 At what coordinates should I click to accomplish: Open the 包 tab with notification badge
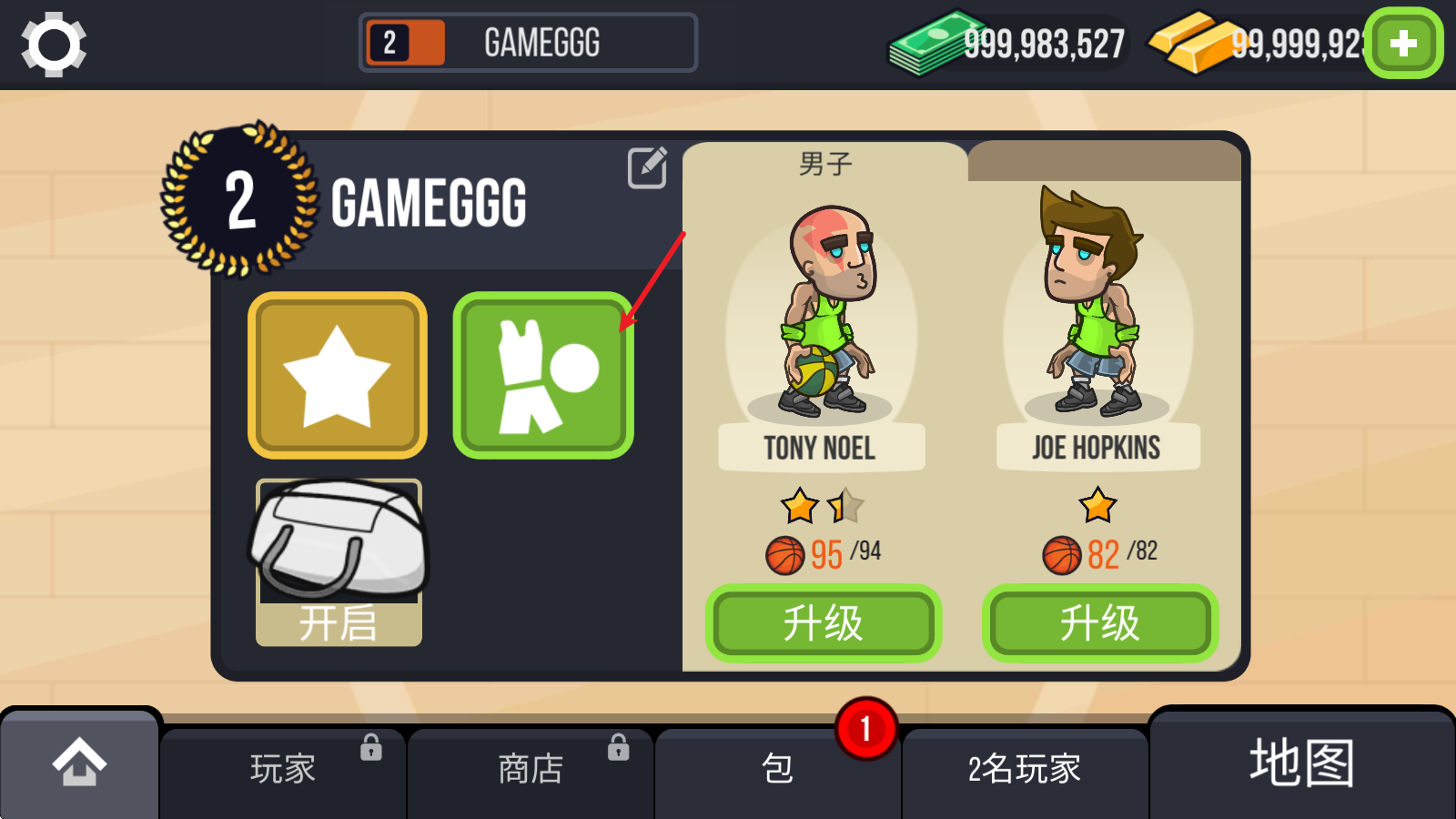[778, 767]
